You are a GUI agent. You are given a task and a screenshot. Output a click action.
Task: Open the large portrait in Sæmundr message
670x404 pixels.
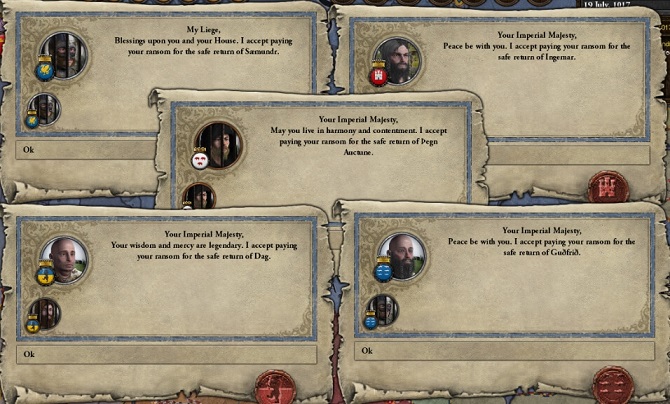[x=64, y=54]
